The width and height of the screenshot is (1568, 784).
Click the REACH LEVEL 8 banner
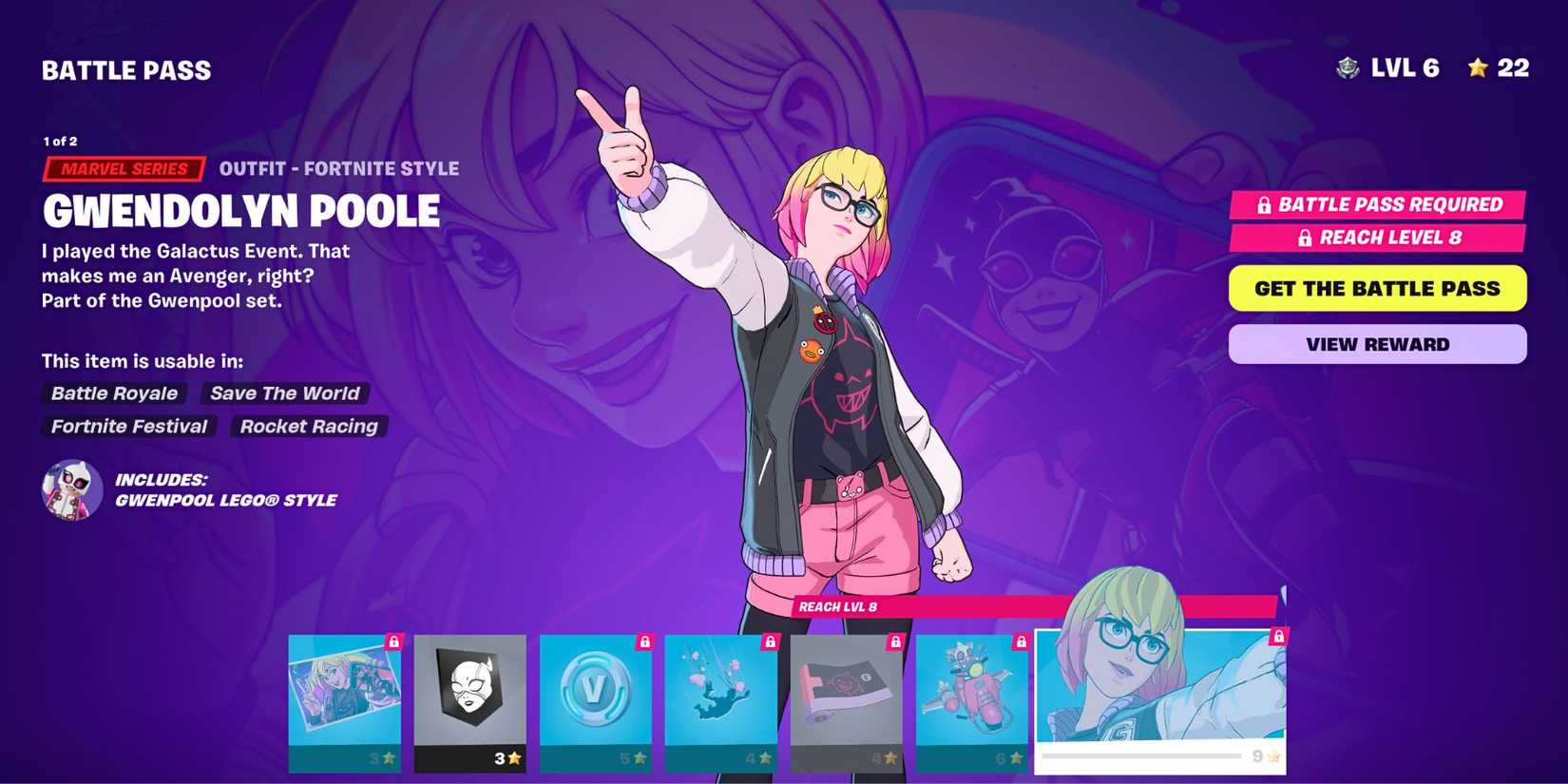[1376, 238]
